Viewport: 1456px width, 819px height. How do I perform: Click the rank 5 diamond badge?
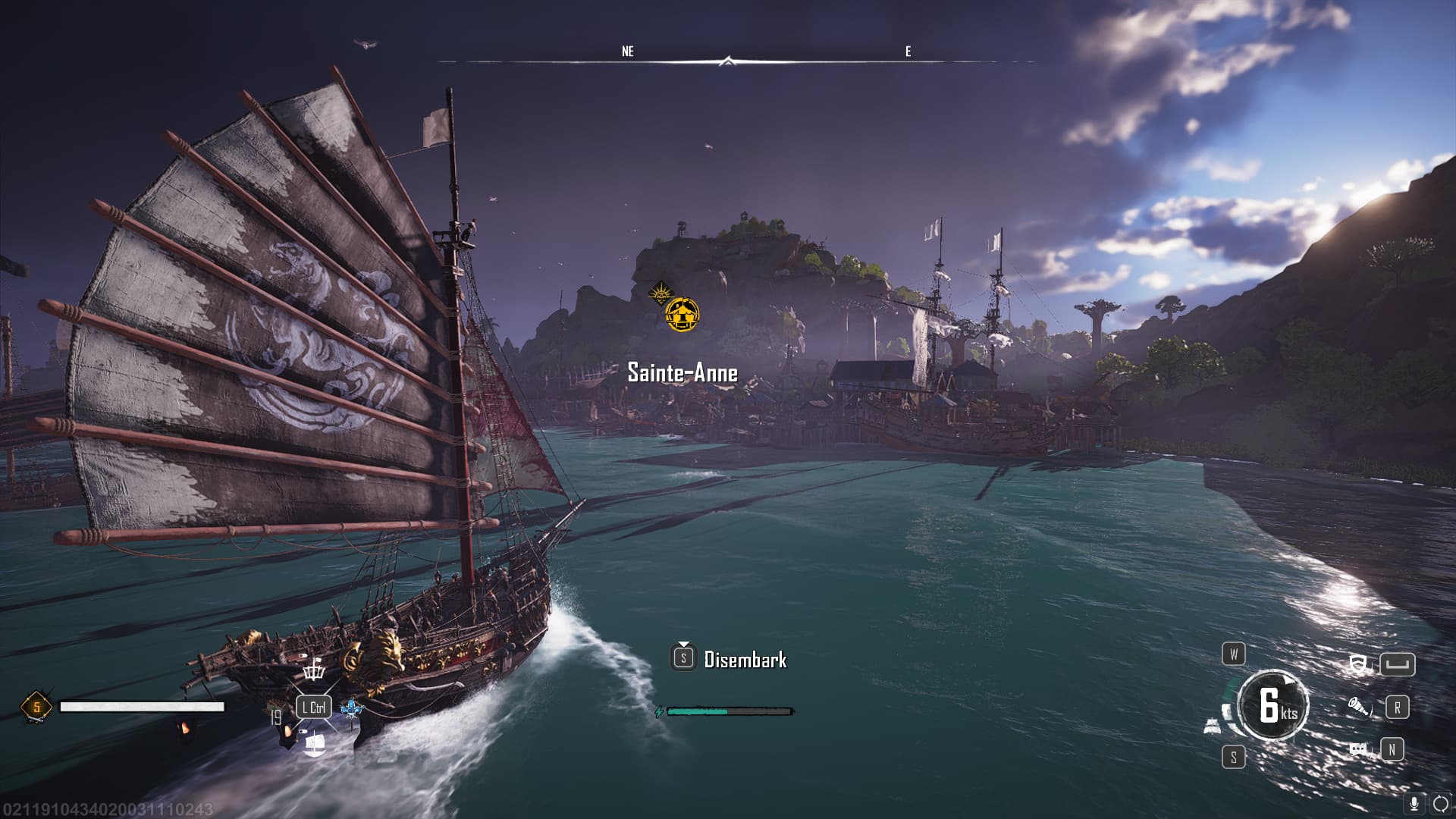pos(36,708)
